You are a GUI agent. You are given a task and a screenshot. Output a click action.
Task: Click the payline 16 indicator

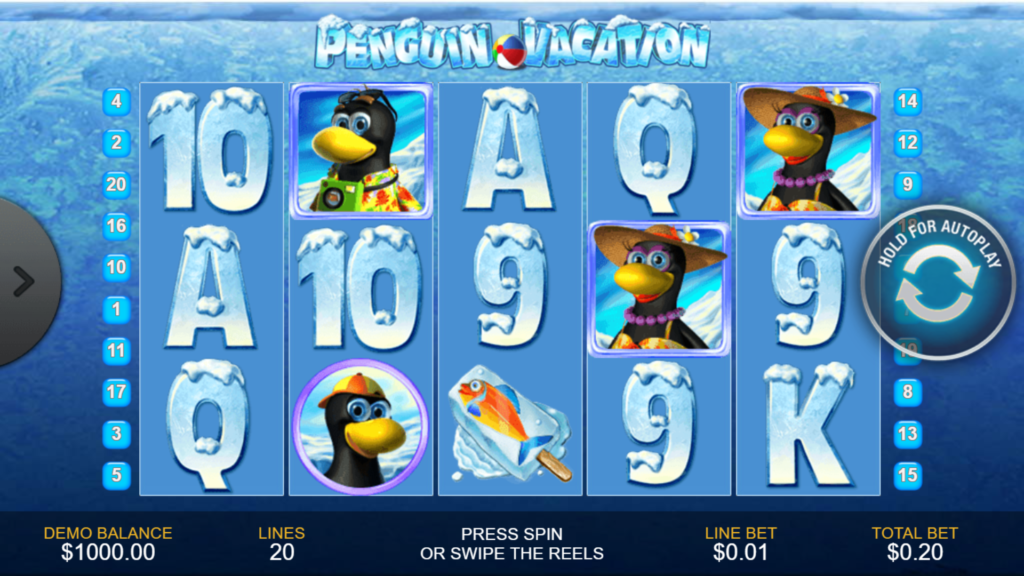click(117, 226)
